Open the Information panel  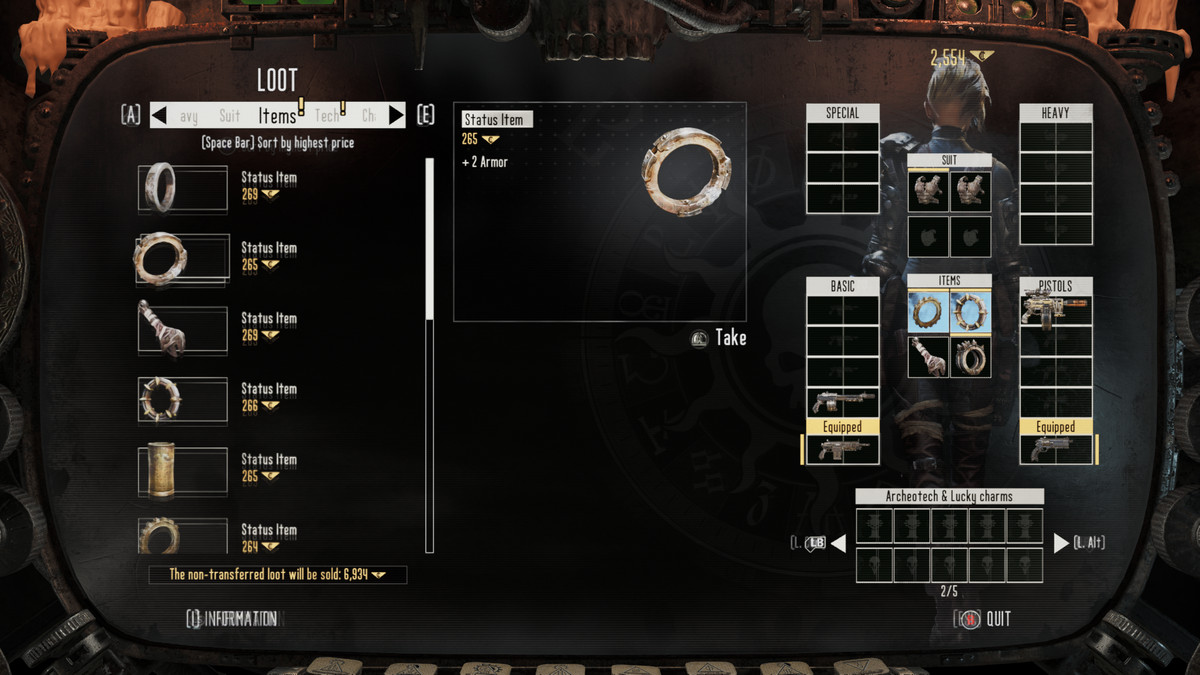(x=232, y=619)
